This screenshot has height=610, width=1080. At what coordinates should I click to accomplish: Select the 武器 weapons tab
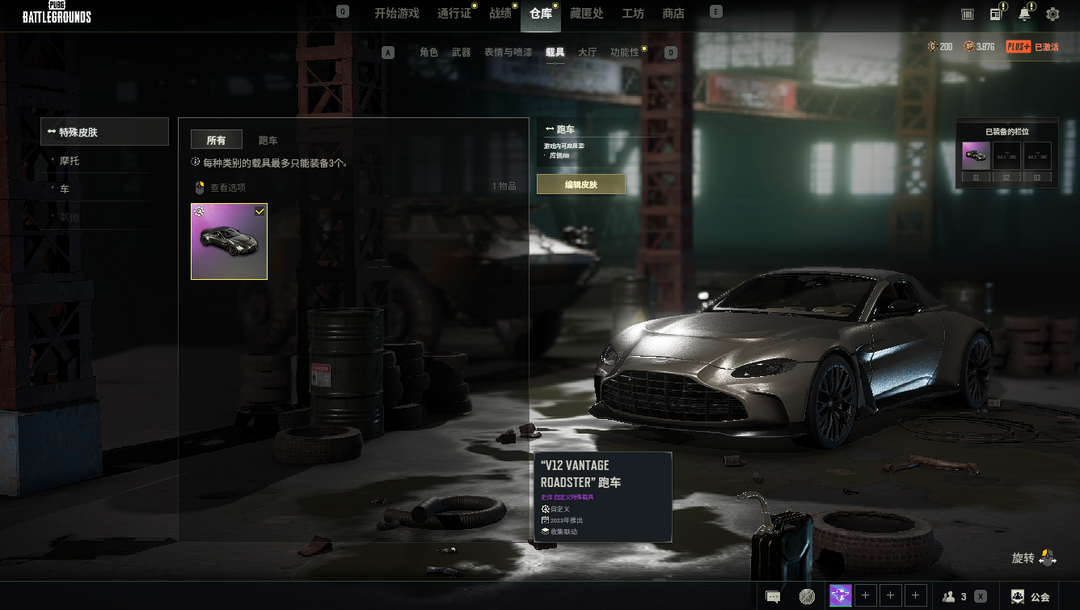[461, 52]
